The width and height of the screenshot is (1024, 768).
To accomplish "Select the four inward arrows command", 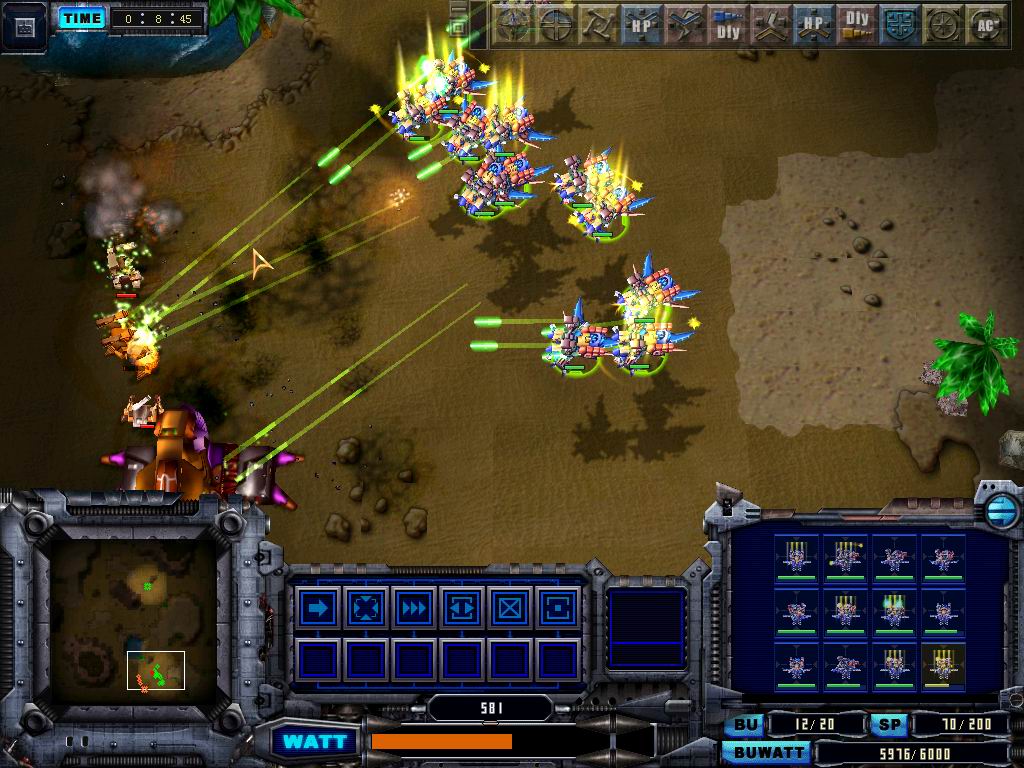I will tap(365, 608).
